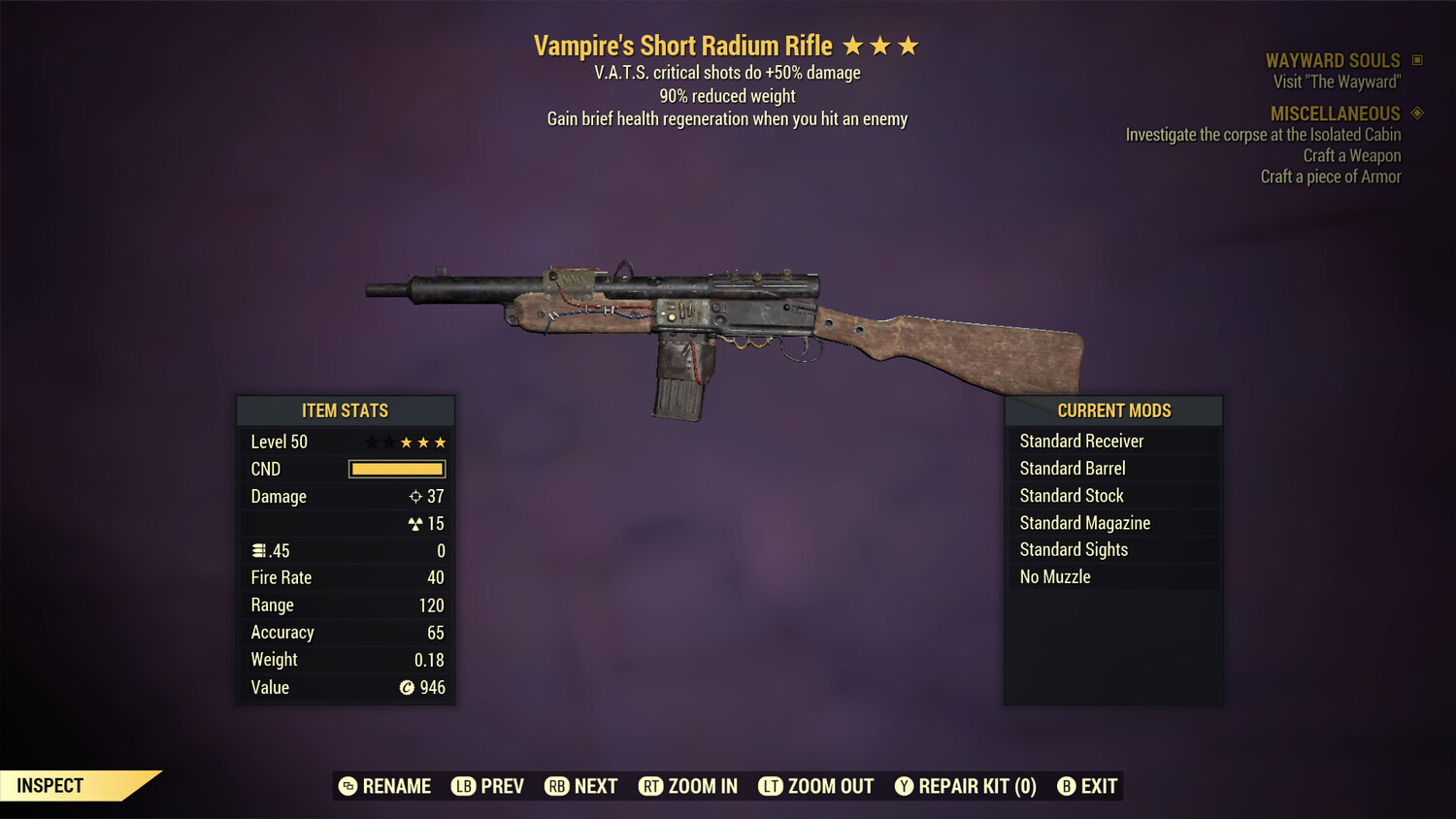
Task: Open the Item Stats panel header
Action: pos(346,410)
